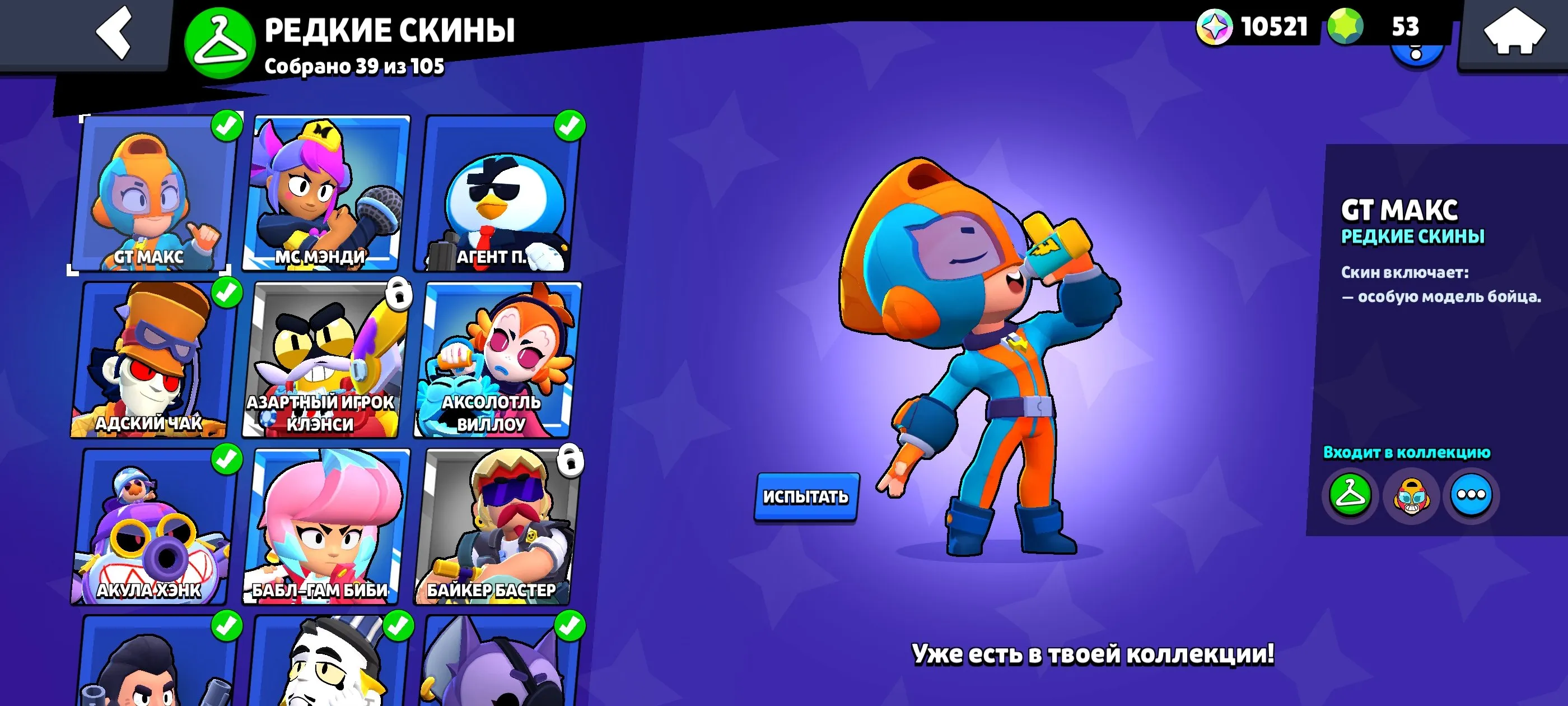Open the РЕДКИЕ СКИНЫ header title
This screenshot has width=1568, height=706.
(x=390, y=29)
